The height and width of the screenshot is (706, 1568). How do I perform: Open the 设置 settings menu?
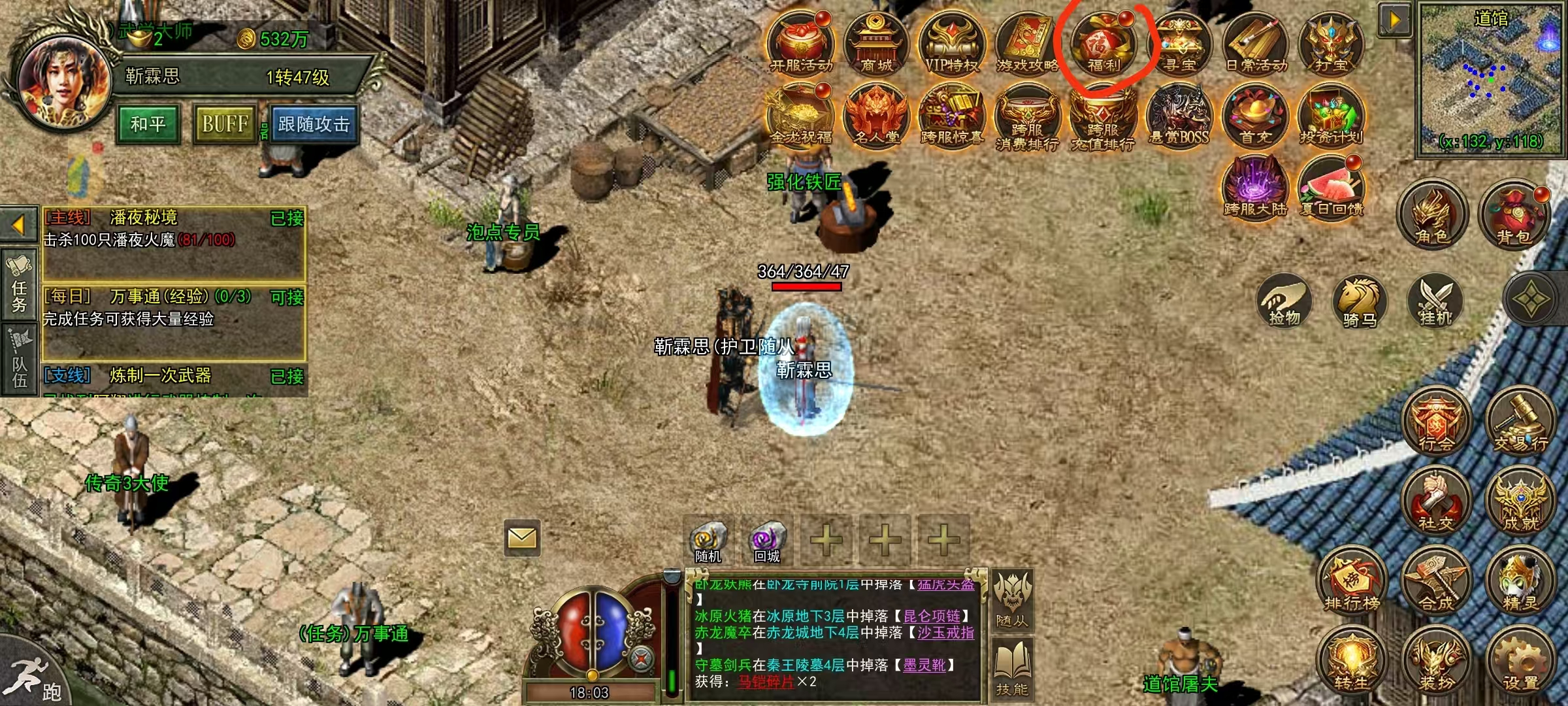(x=1520, y=662)
